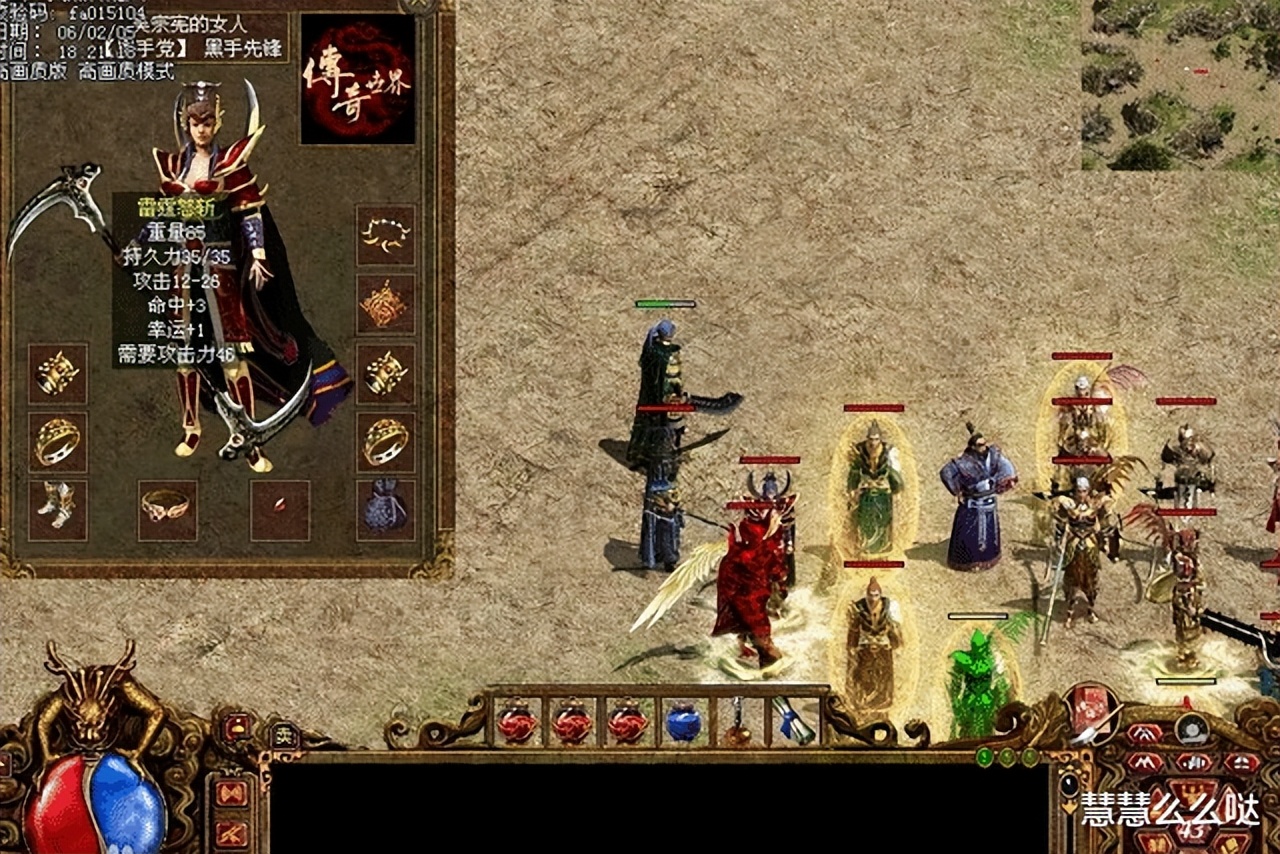Use the blue mana potion in the hotbar
The height and width of the screenshot is (854, 1280).
pos(684,722)
